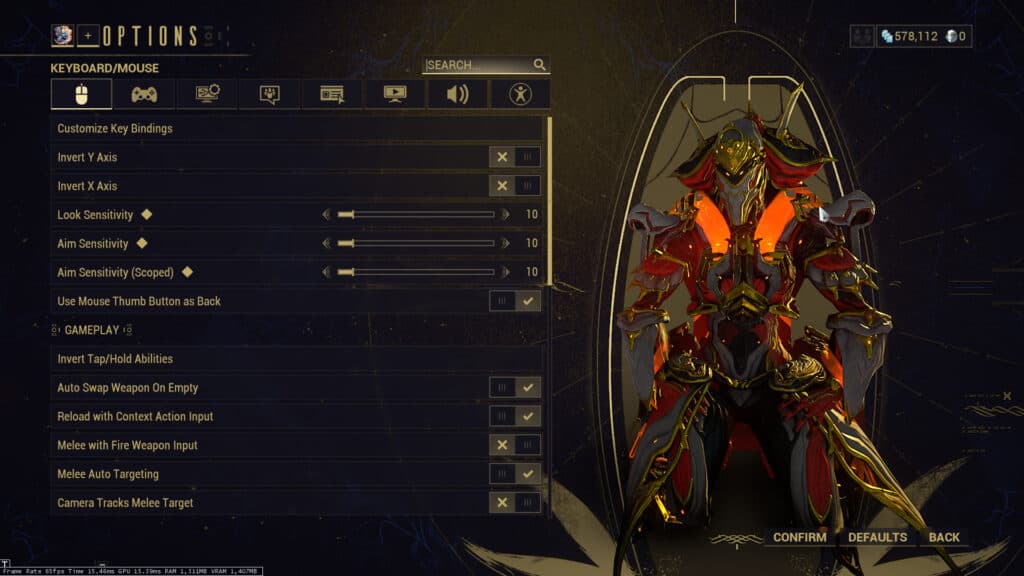The width and height of the screenshot is (1024, 576).
Task: Switch to the speaker audio tab
Action: click(x=458, y=94)
